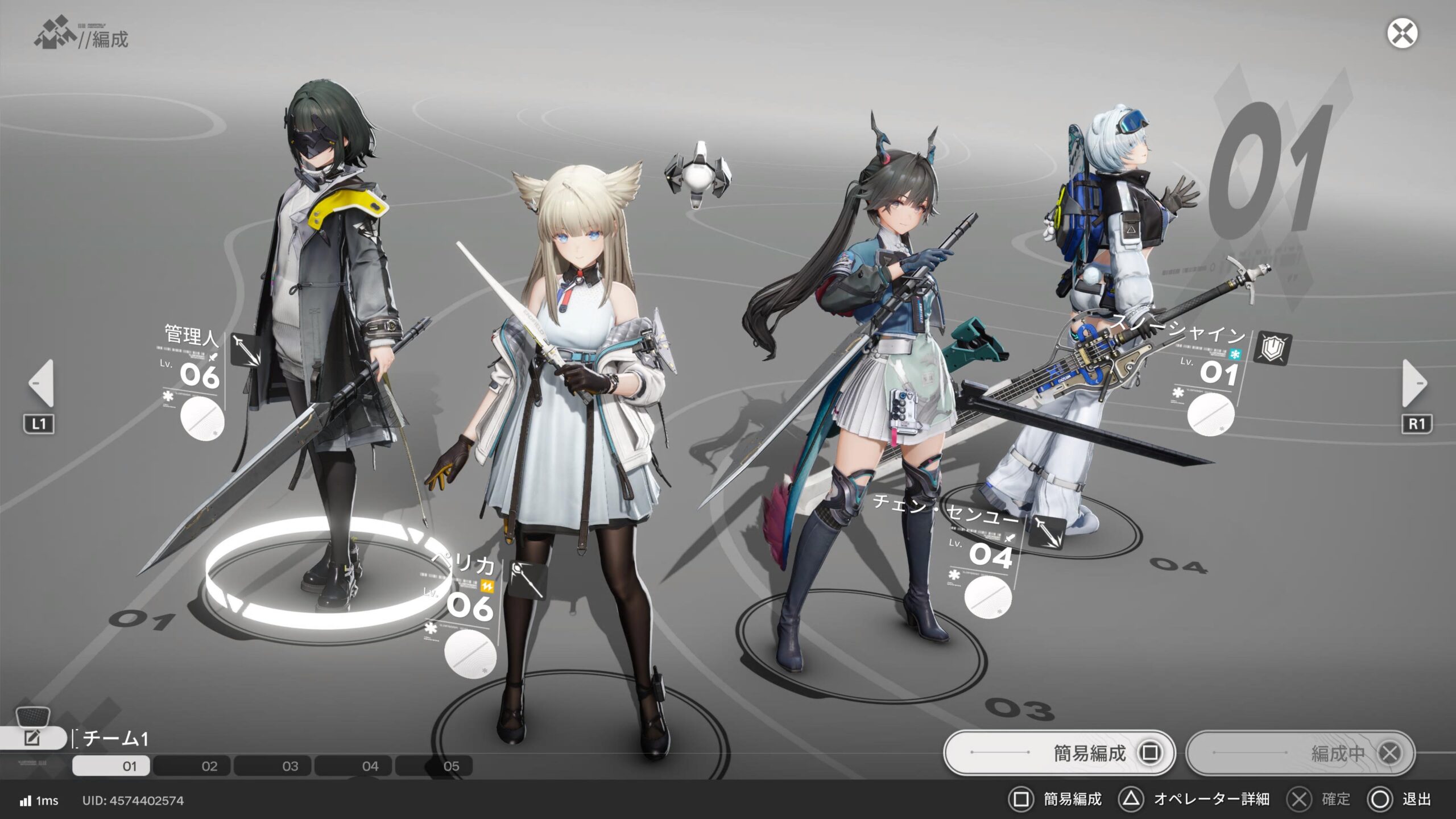This screenshot has height=819, width=1456.
Task: Go to the next team with the right arrow
Action: (x=1414, y=383)
